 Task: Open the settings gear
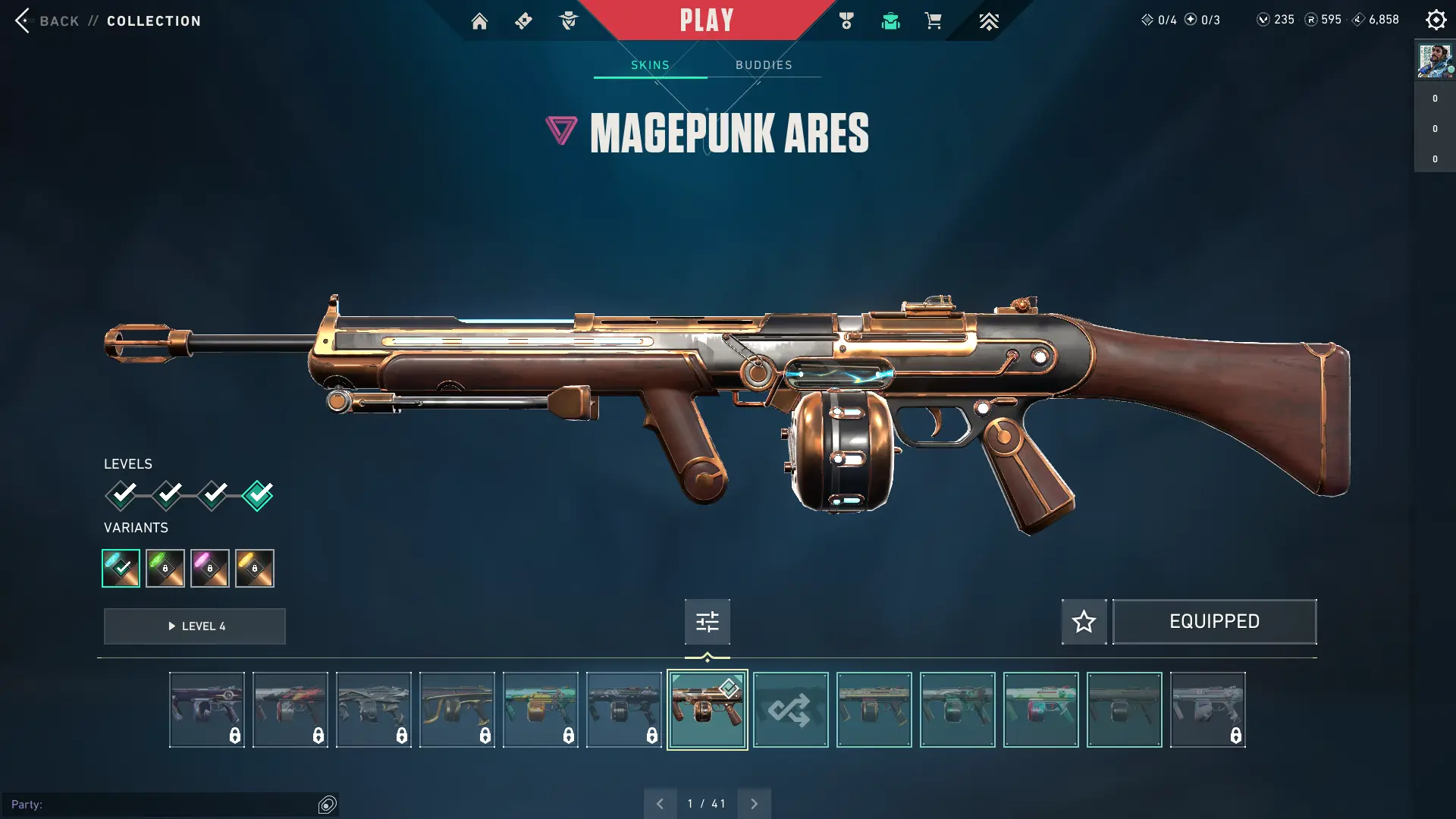pyautogui.click(x=1436, y=20)
